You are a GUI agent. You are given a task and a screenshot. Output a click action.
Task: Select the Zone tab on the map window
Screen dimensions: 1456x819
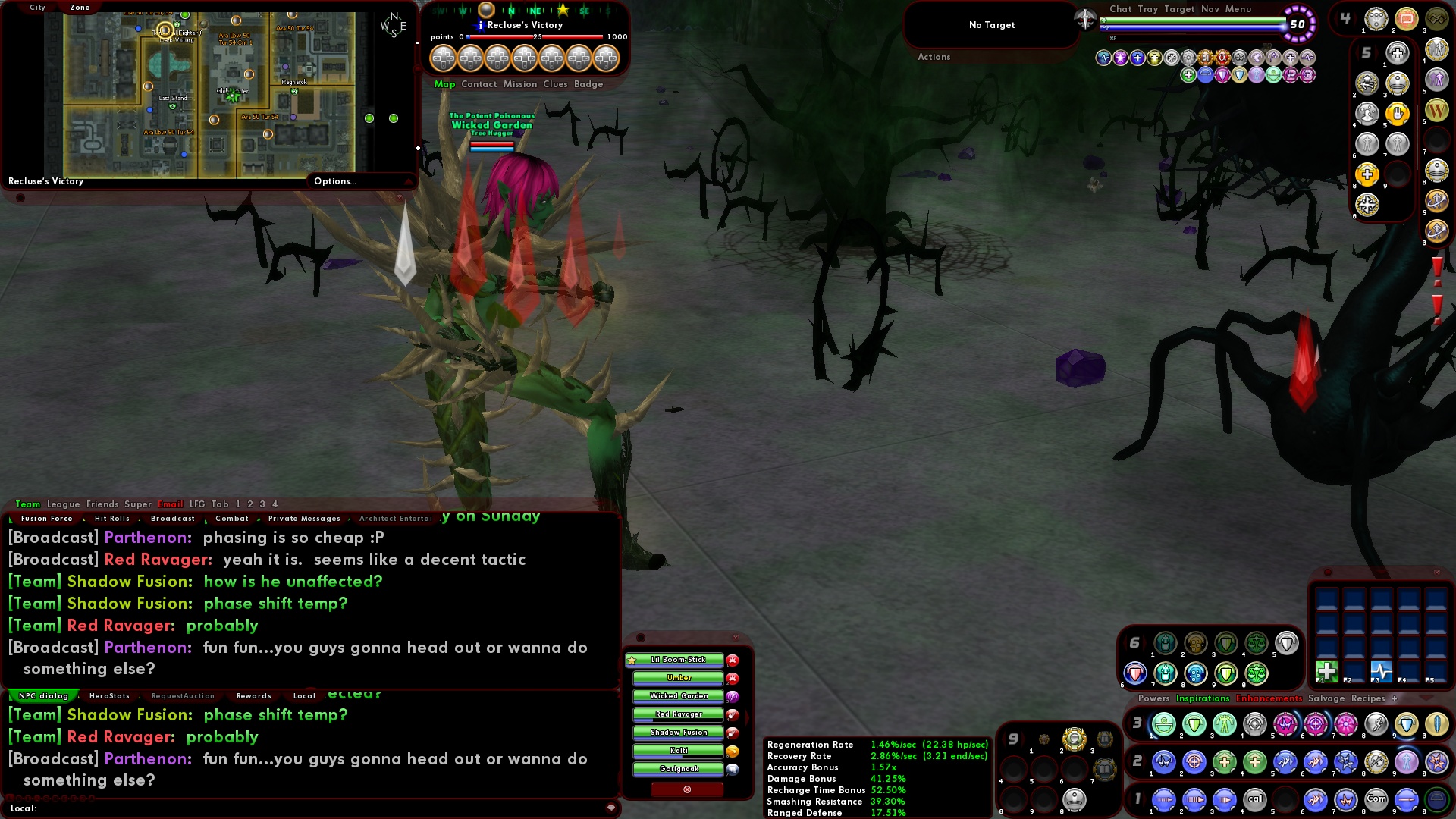point(79,7)
